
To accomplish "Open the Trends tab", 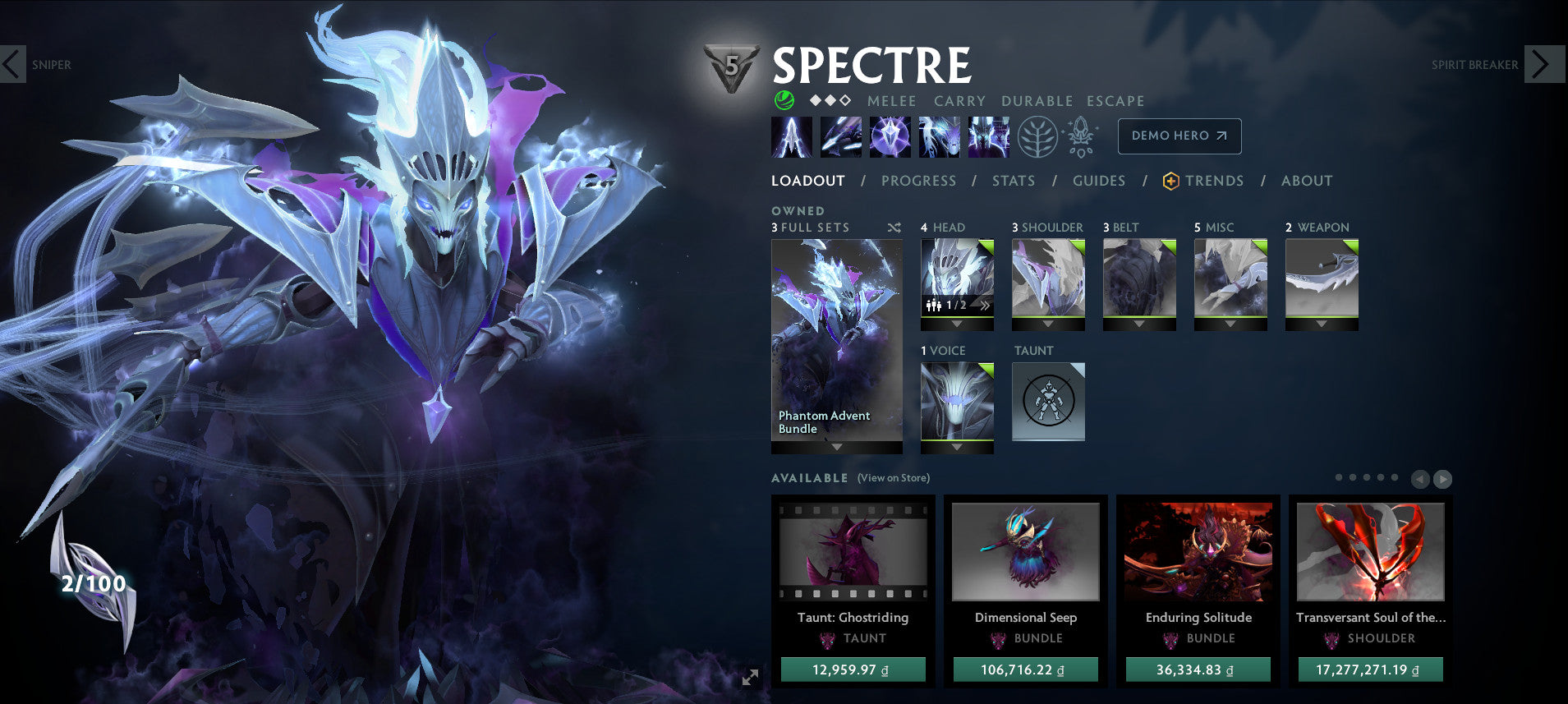I will [1214, 181].
